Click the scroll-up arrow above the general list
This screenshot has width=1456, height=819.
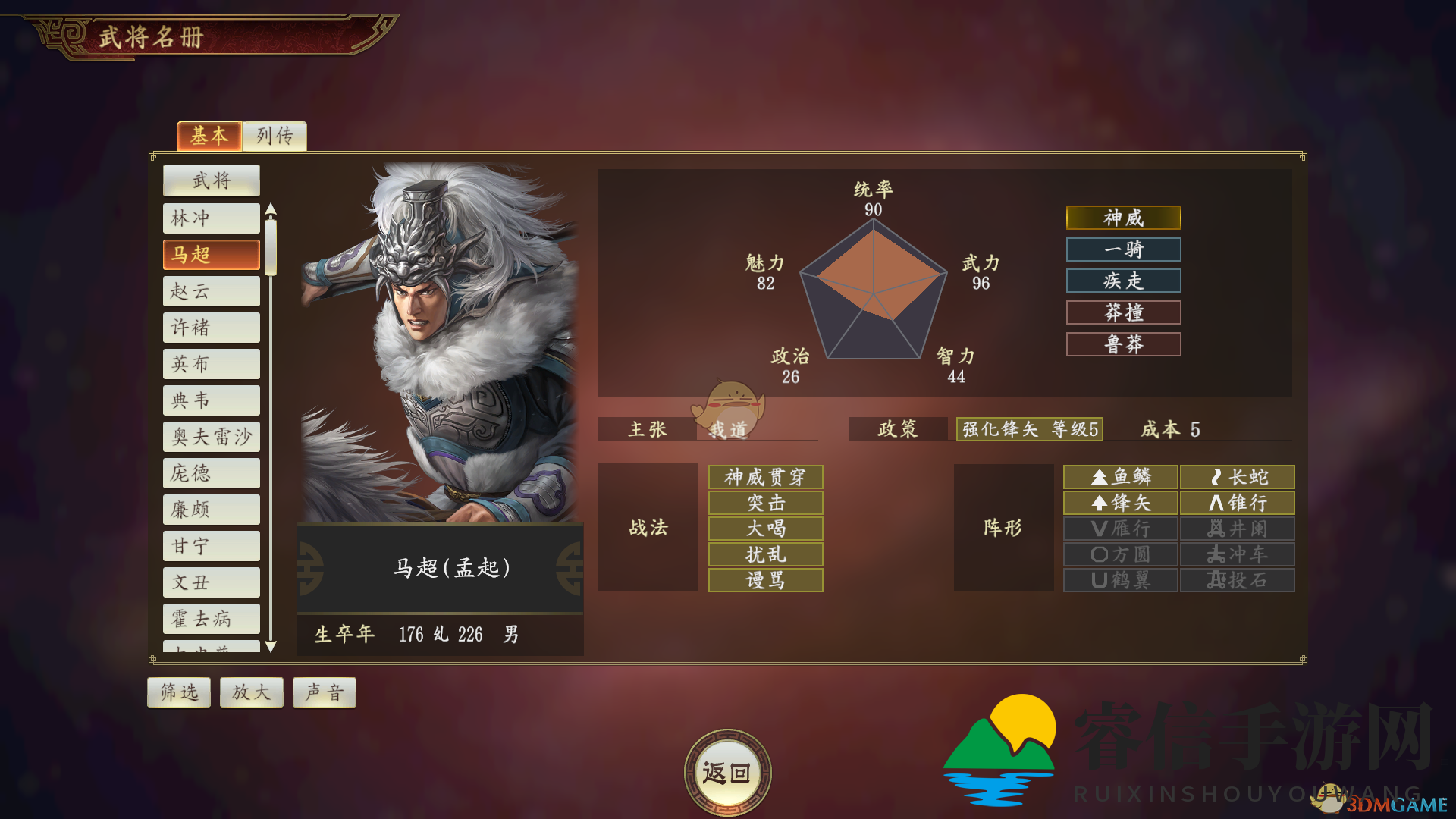[271, 210]
